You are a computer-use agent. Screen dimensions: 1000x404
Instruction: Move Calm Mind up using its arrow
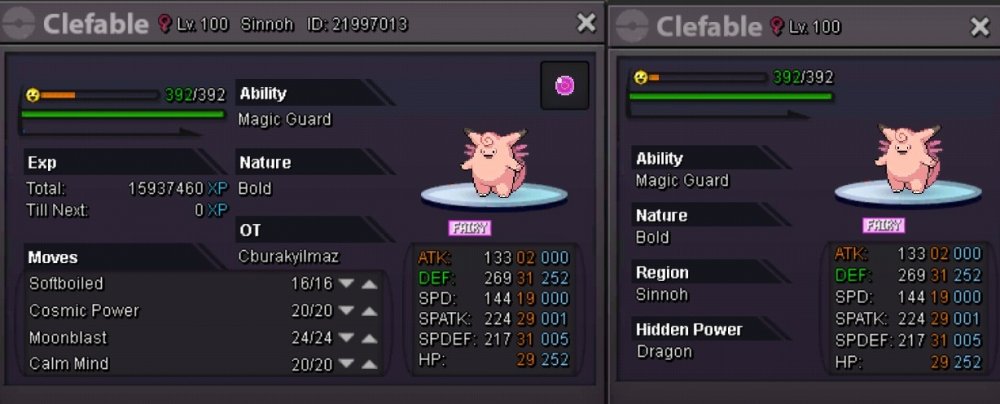coord(370,364)
